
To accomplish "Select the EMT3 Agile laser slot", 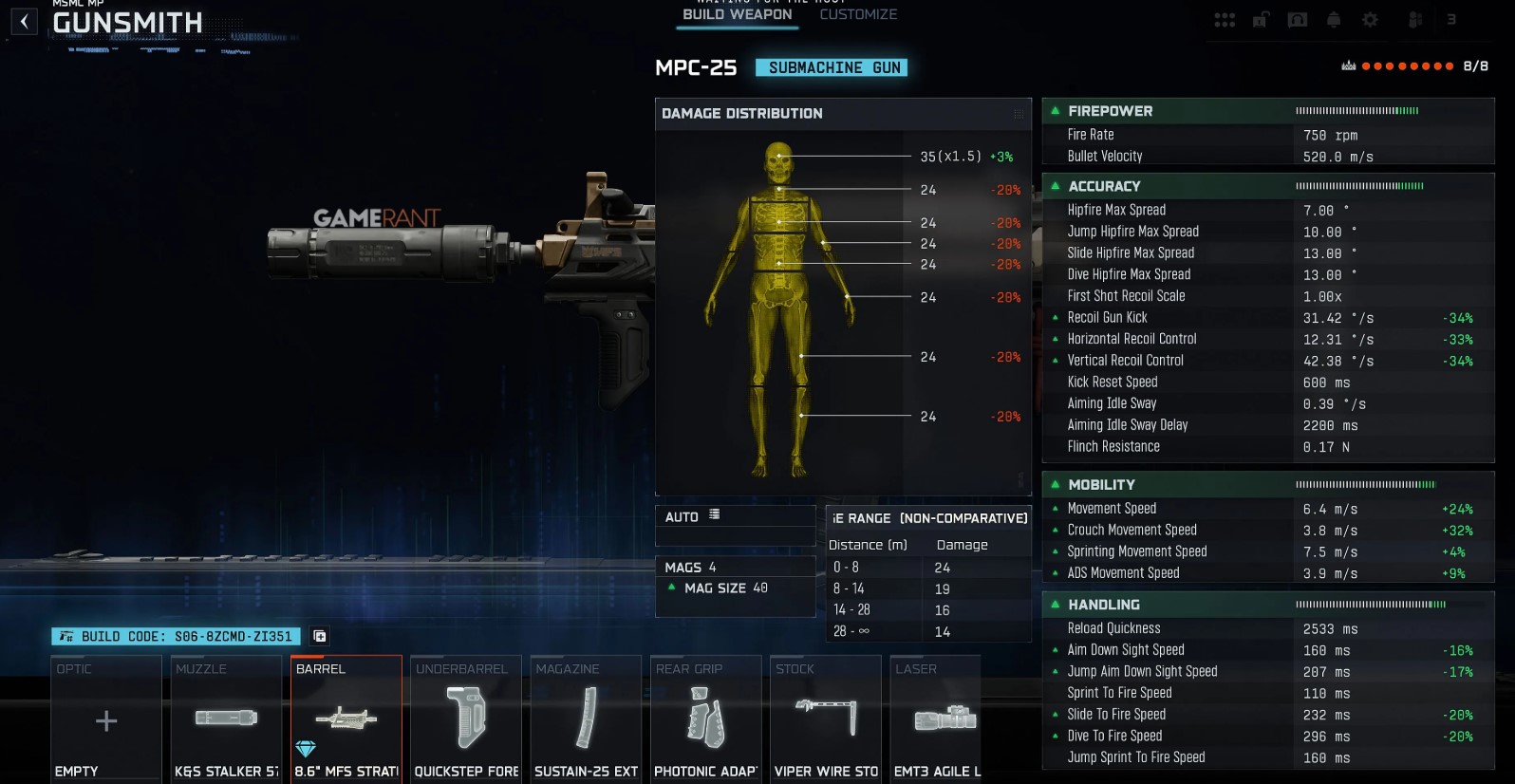I will (937, 719).
